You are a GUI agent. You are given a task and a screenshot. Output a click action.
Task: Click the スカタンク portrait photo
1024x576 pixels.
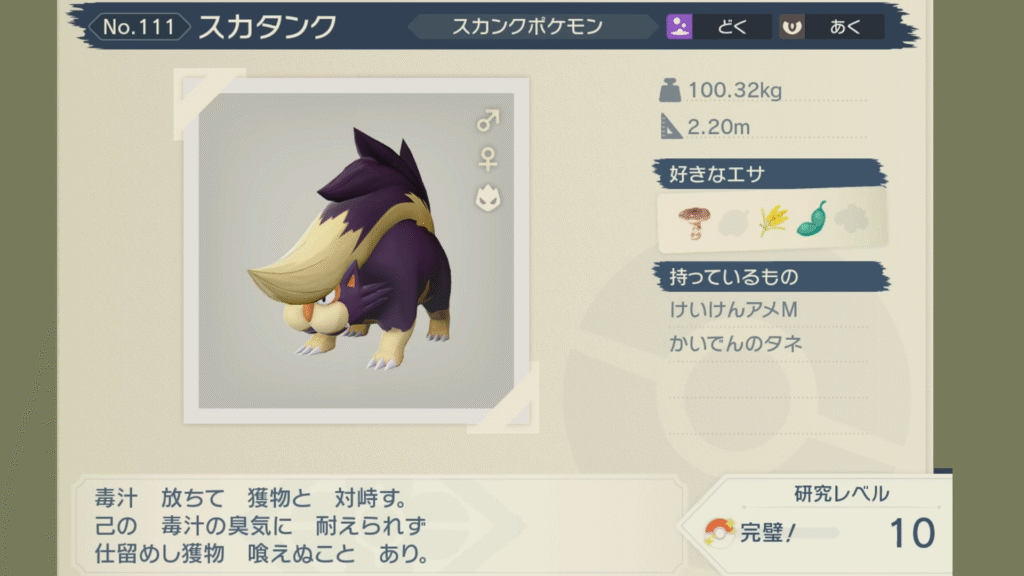356,250
